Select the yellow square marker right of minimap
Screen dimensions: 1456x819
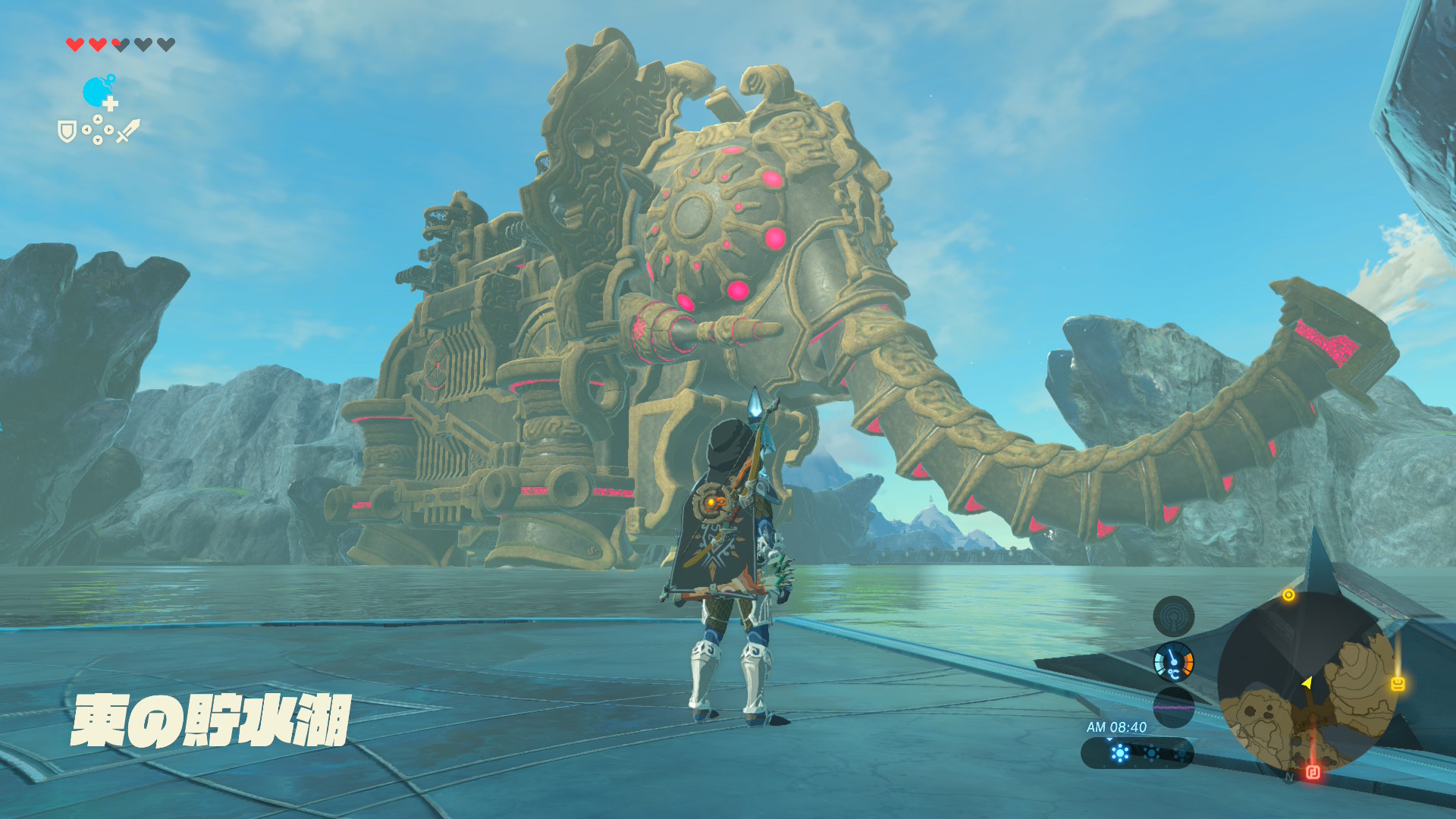(x=1398, y=684)
